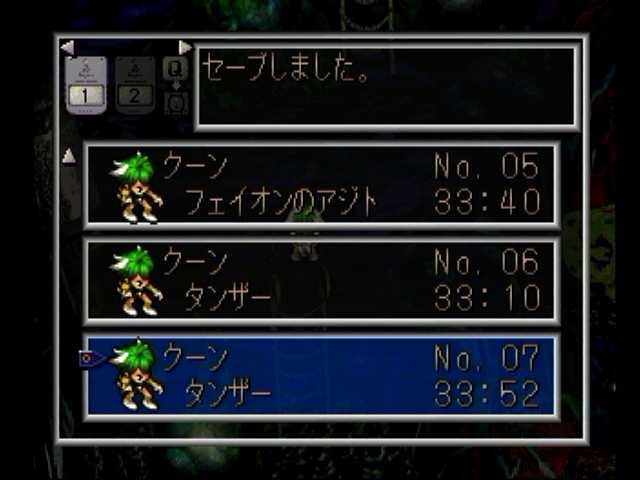Choose the quick save icon marked Q
640x480 pixels.
click(175, 68)
